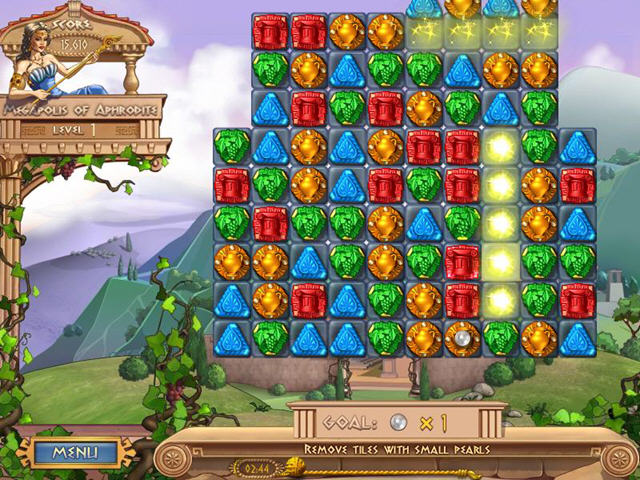Select the board tile containing the small pearl

[462, 338]
